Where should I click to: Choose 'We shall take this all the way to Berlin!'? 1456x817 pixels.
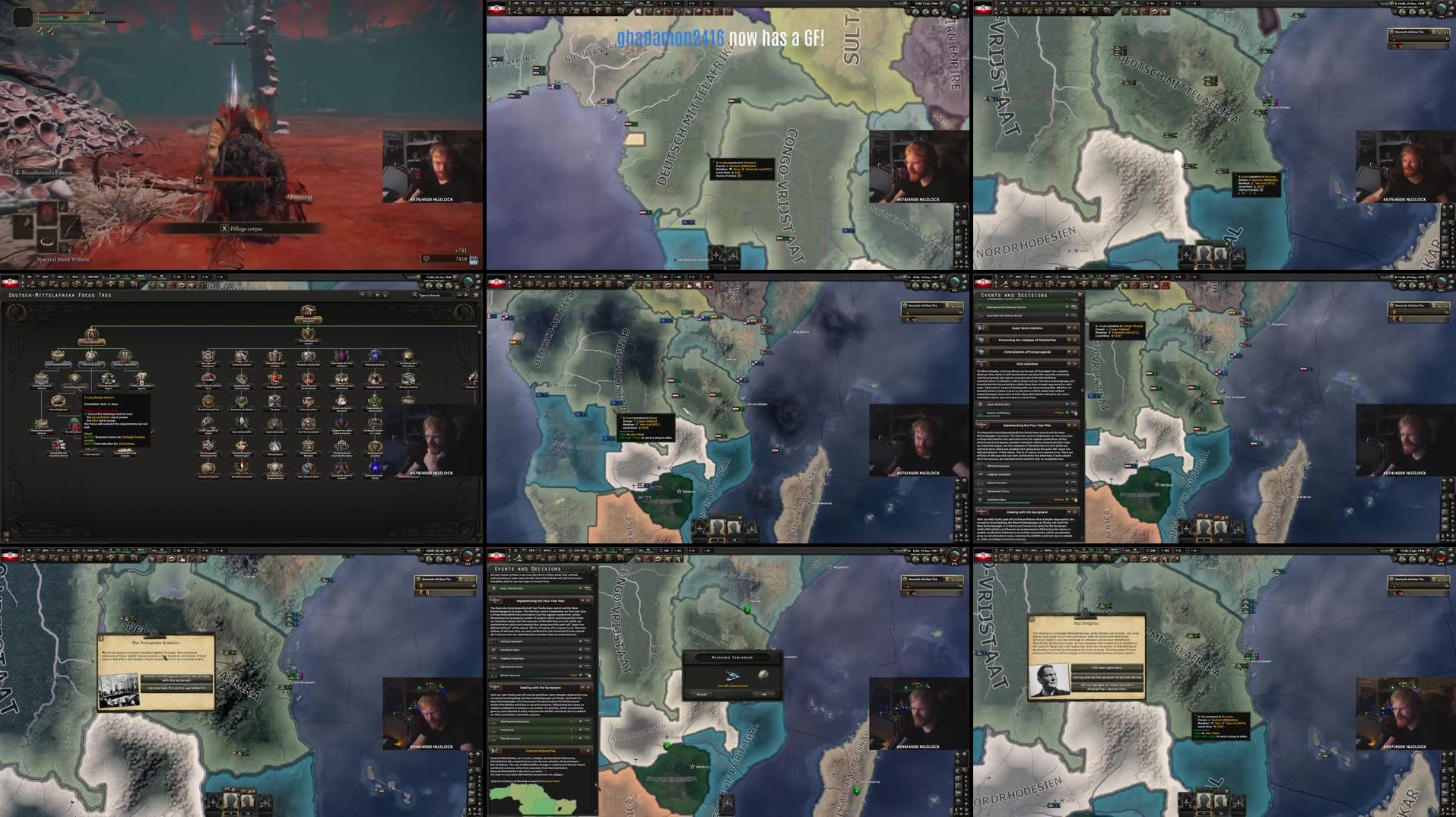click(x=176, y=689)
